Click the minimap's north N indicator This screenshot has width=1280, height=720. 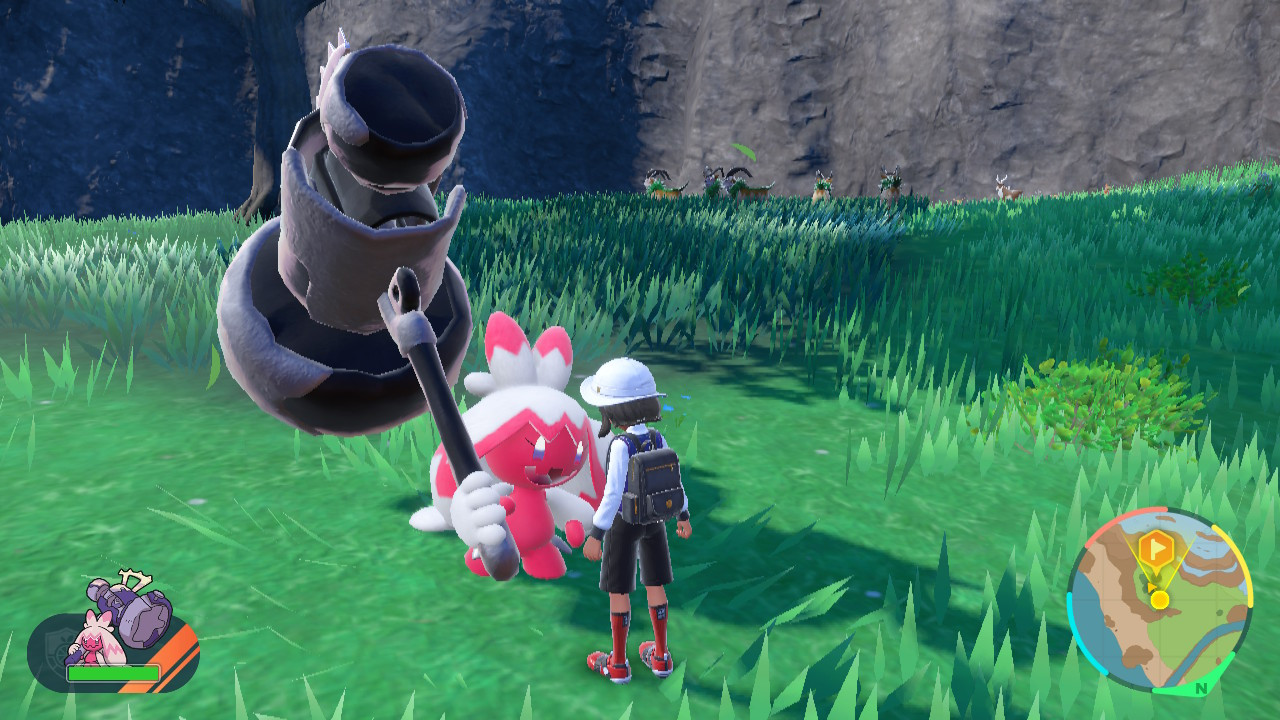(1199, 687)
